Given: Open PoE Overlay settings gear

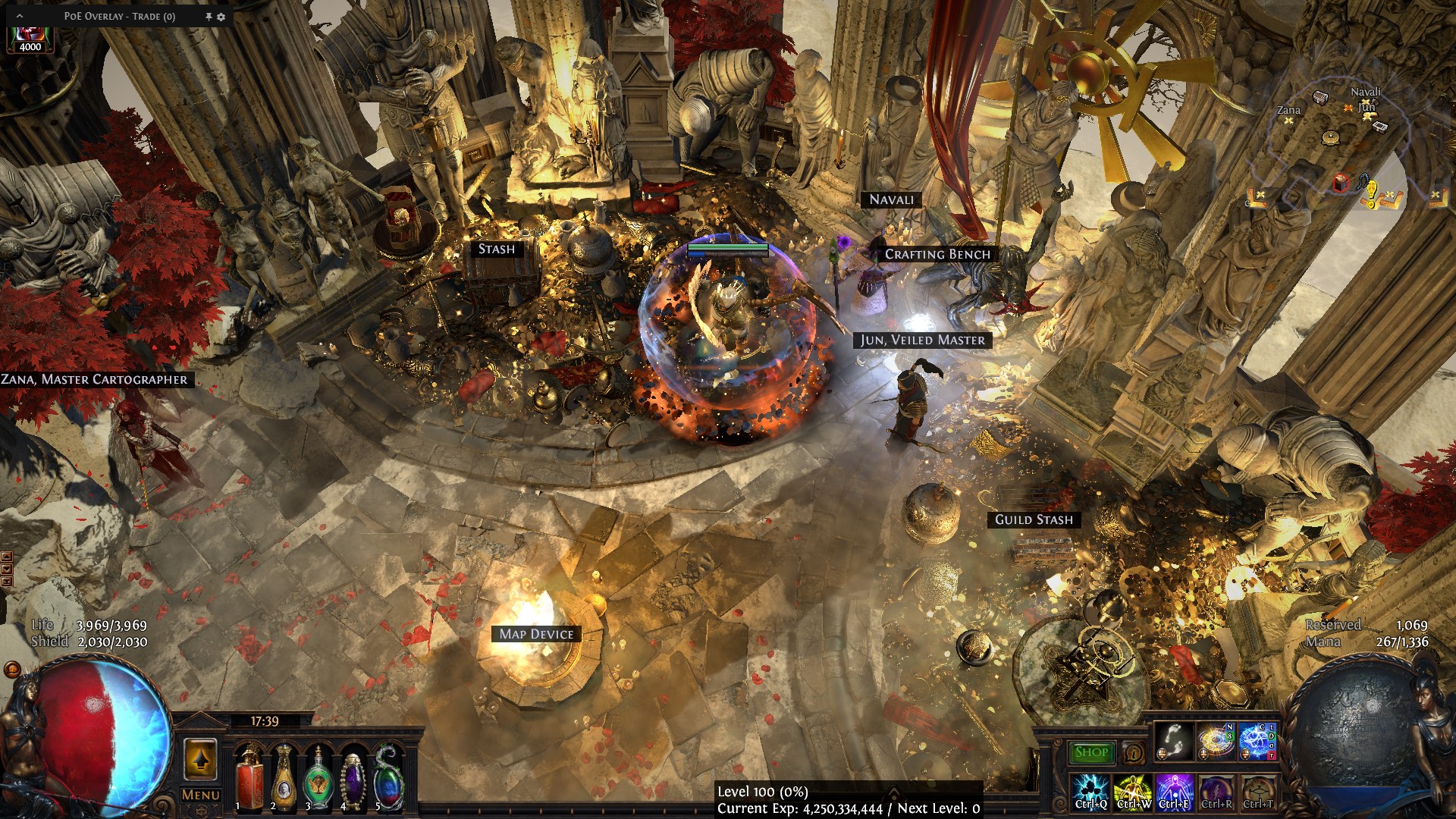Looking at the screenshot, I should click(x=221, y=17).
